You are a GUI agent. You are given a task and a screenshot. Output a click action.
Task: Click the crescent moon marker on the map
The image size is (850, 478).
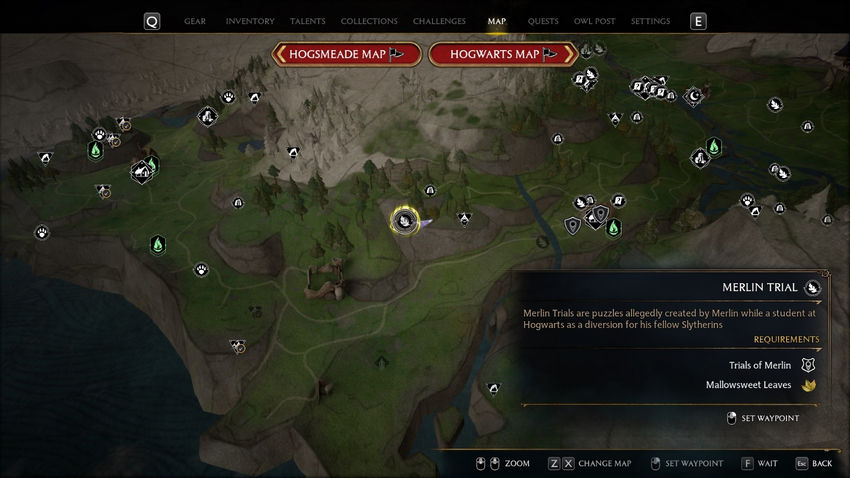click(x=694, y=96)
